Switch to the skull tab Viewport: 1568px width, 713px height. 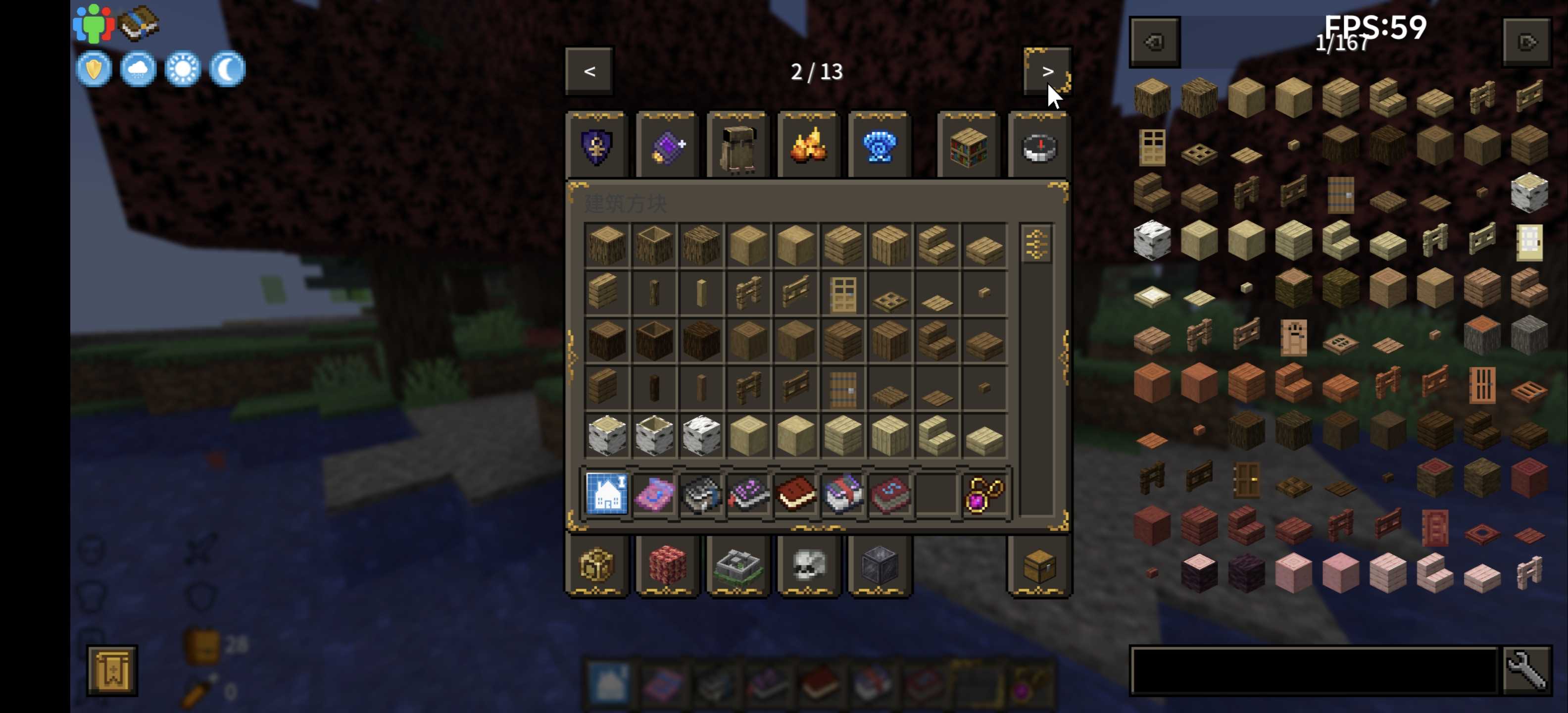click(x=809, y=566)
